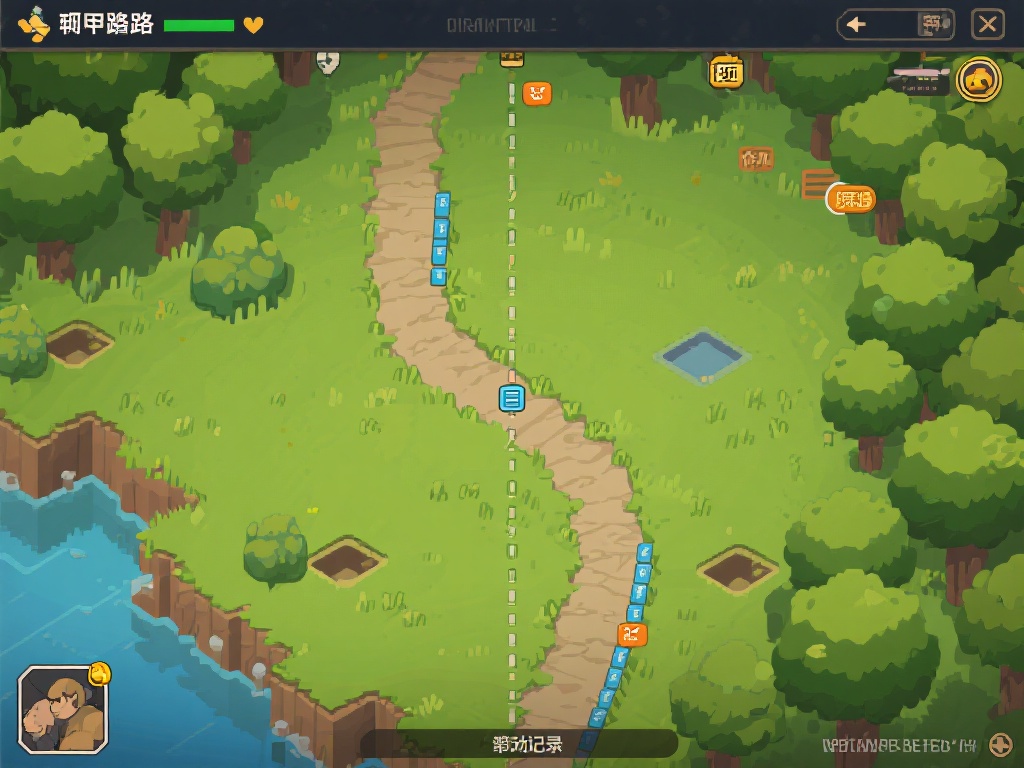Go back using the arrow button
Screen dimensions: 1024x768
[x=858, y=25]
